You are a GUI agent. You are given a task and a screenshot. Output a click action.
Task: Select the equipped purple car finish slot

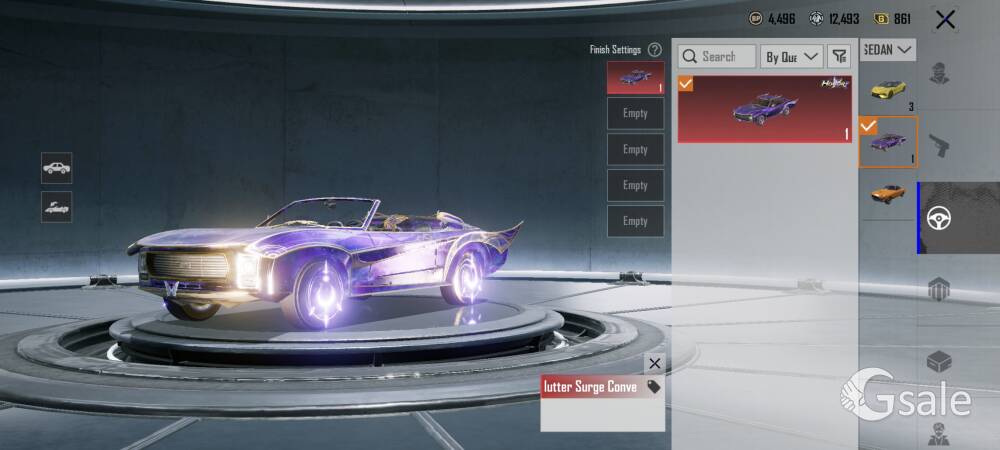click(635, 78)
